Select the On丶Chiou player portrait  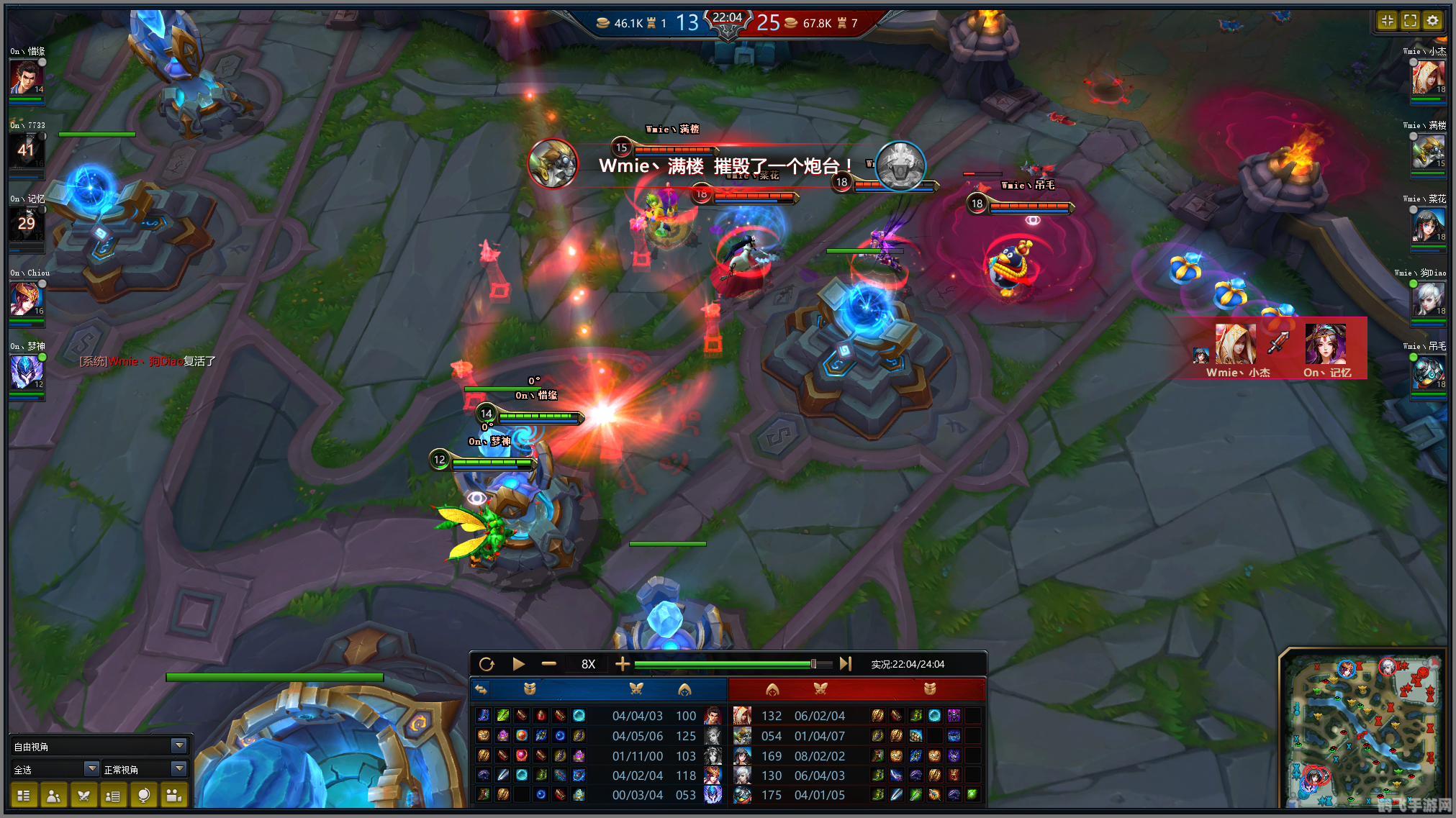(x=27, y=298)
